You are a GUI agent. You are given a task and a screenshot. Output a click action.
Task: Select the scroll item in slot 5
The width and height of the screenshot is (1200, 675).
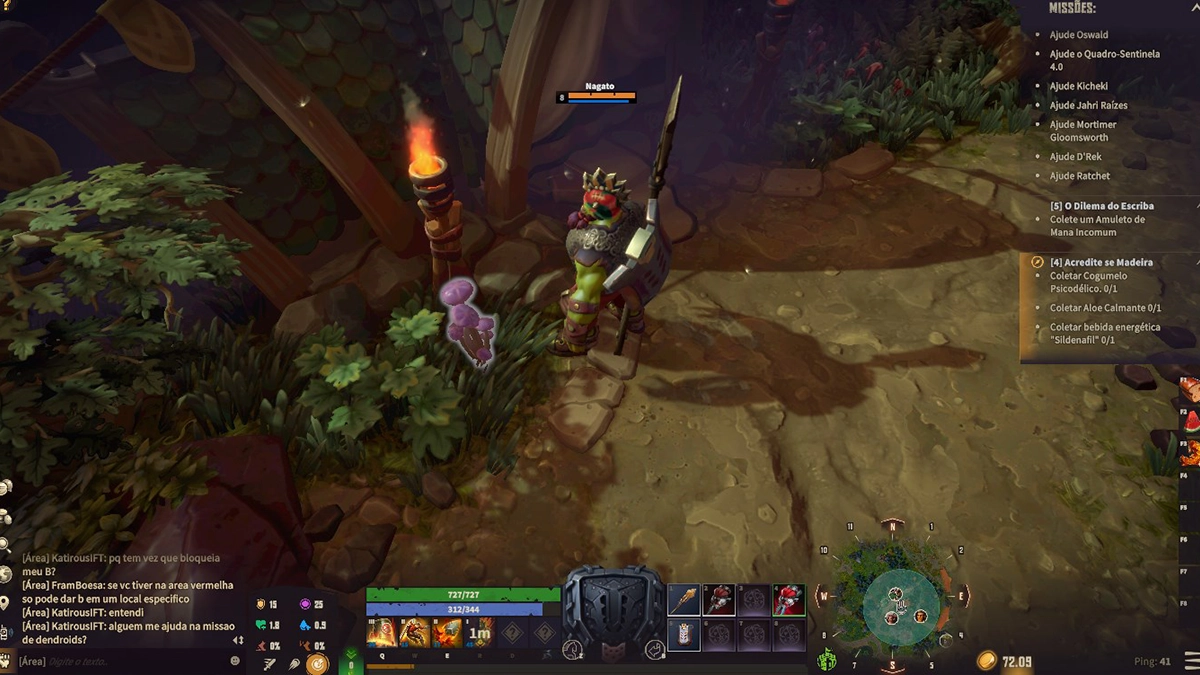684,635
